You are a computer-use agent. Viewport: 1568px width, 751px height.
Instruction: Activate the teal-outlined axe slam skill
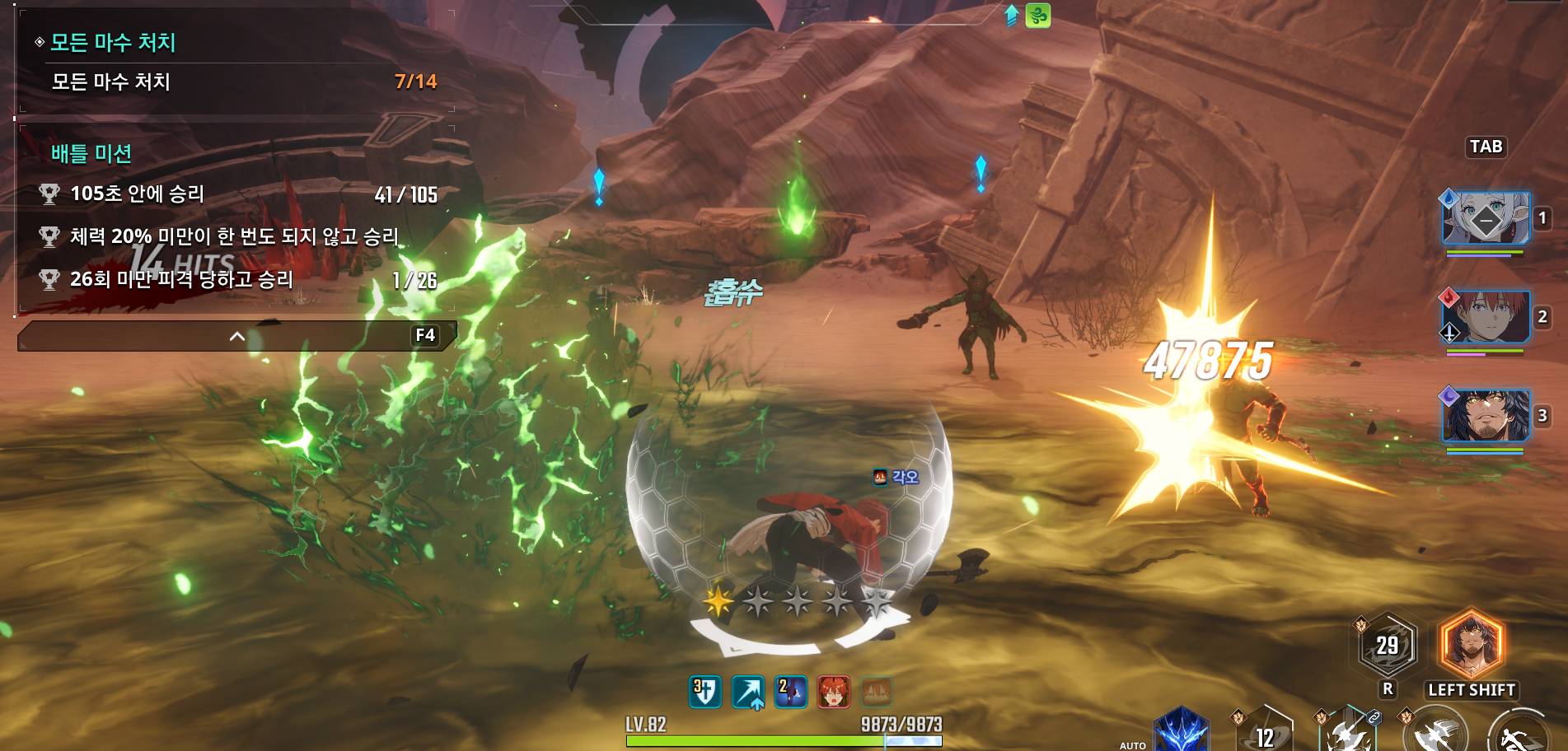(1349, 733)
